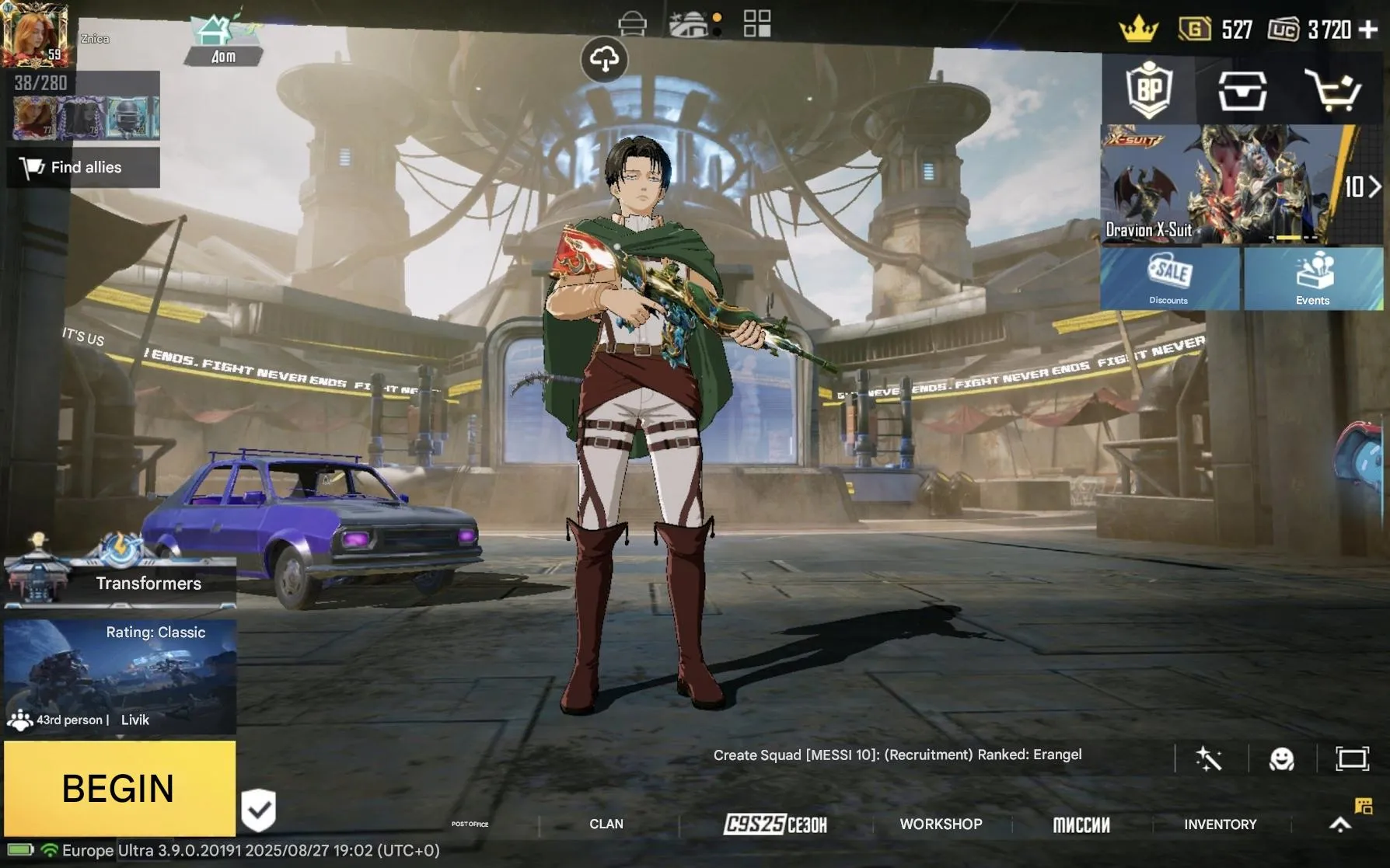Screen dimensions: 1390x868
Task: Open the security shield icon near BEGIN
Action: click(260, 810)
